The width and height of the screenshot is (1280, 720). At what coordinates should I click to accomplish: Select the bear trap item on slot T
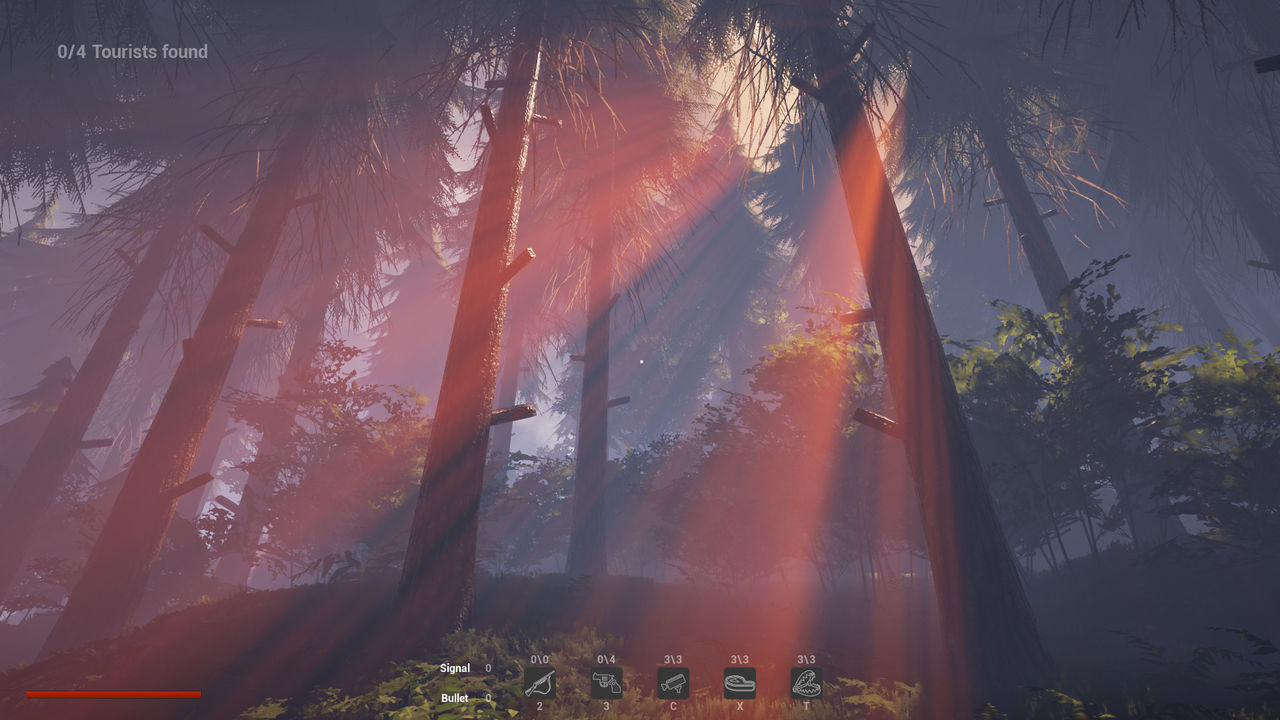click(805, 684)
